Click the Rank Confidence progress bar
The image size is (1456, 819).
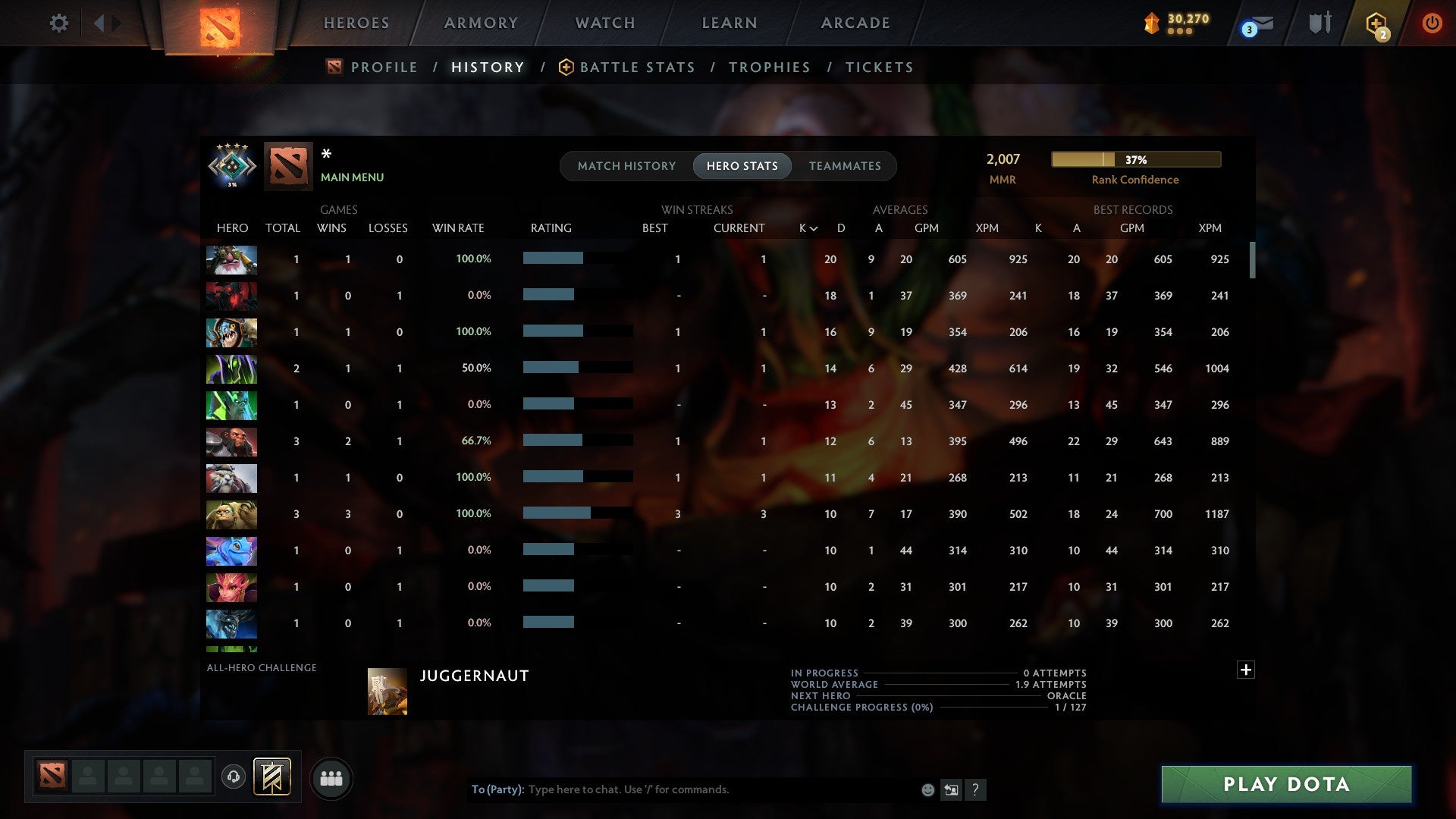pyautogui.click(x=1135, y=159)
